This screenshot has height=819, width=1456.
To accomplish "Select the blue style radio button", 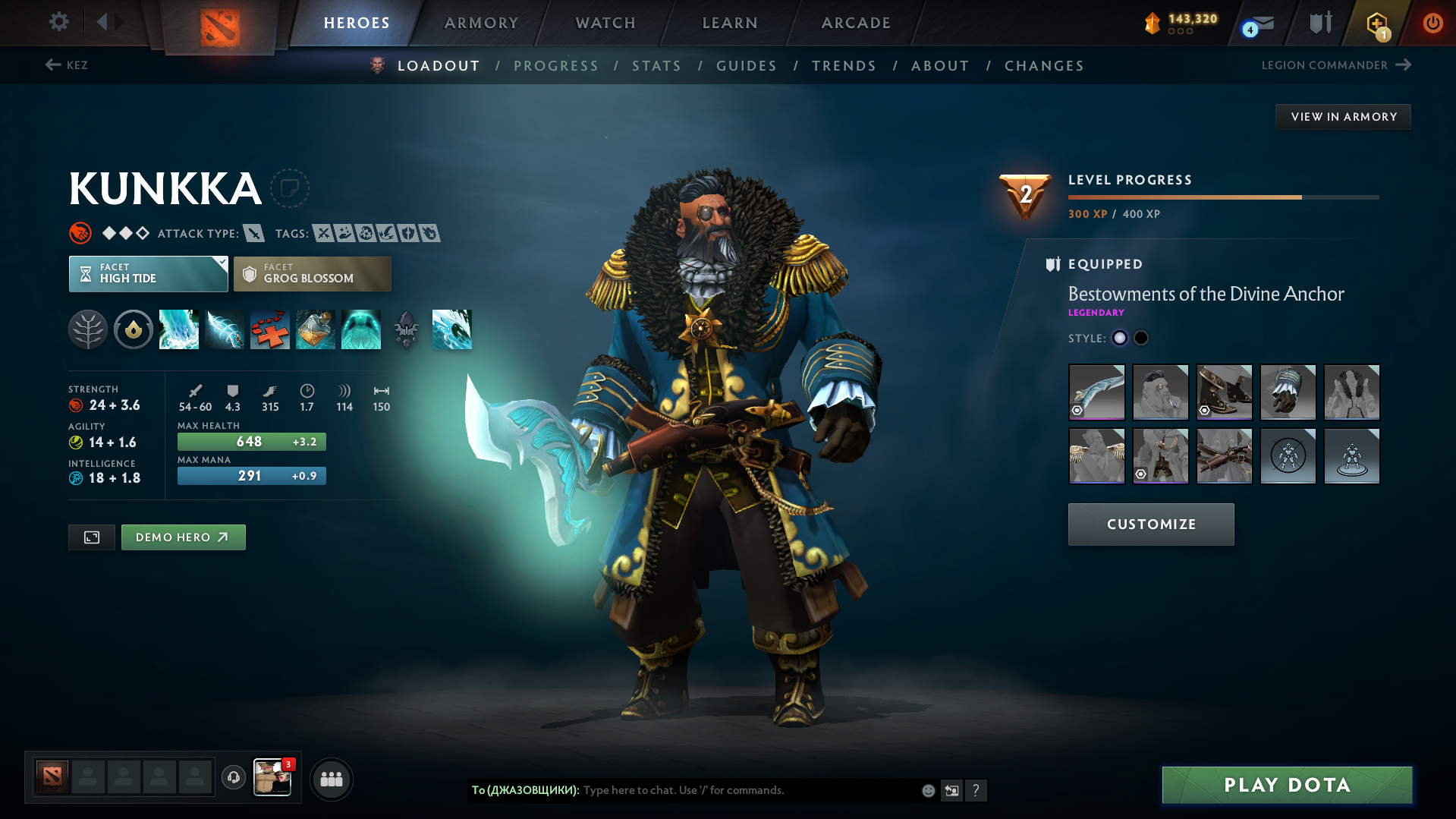I will [x=1119, y=338].
